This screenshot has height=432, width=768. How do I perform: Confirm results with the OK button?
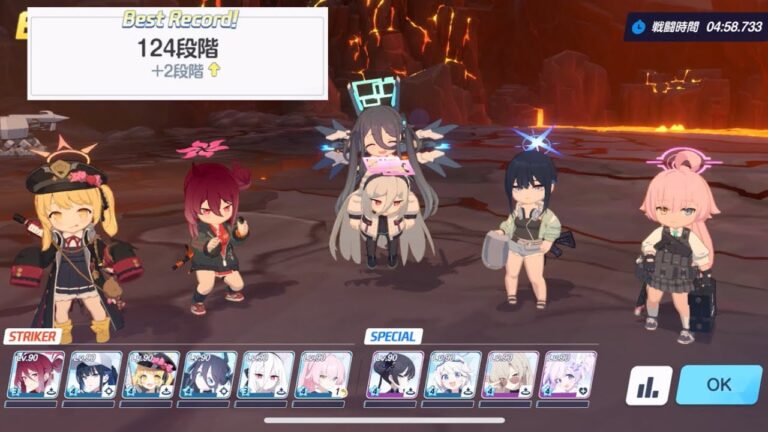[718, 385]
